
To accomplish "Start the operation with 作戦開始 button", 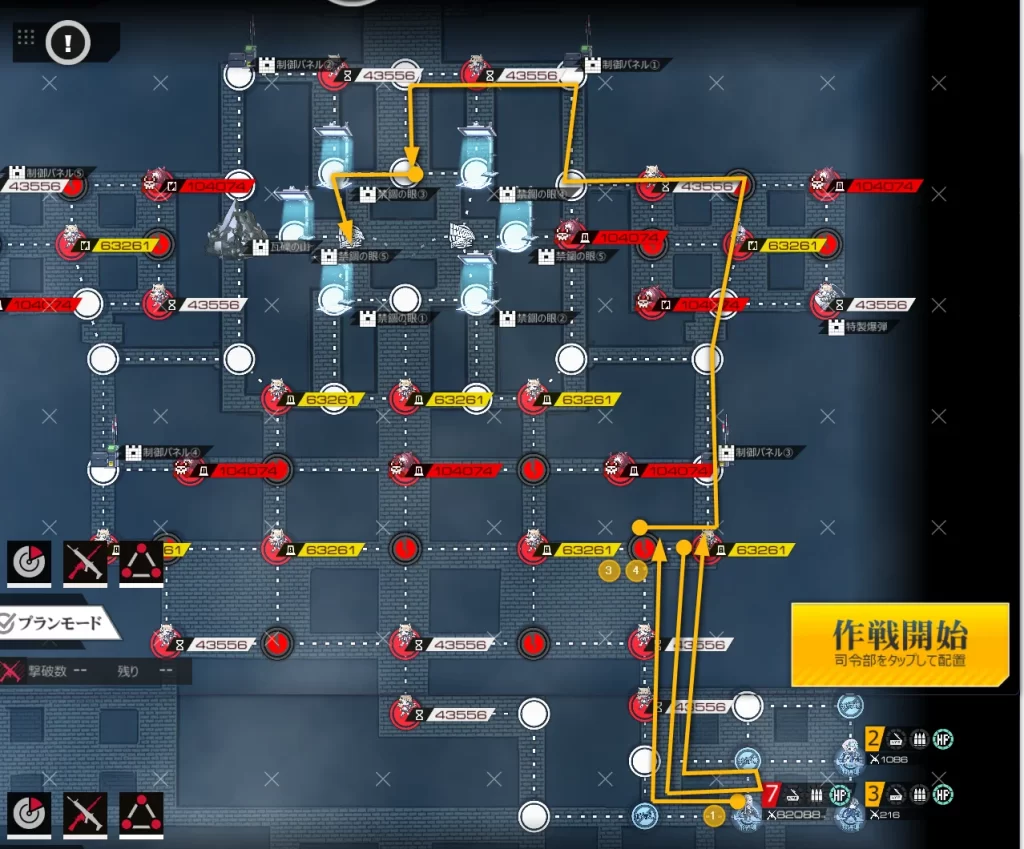I will pyautogui.click(x=900, y=643).
